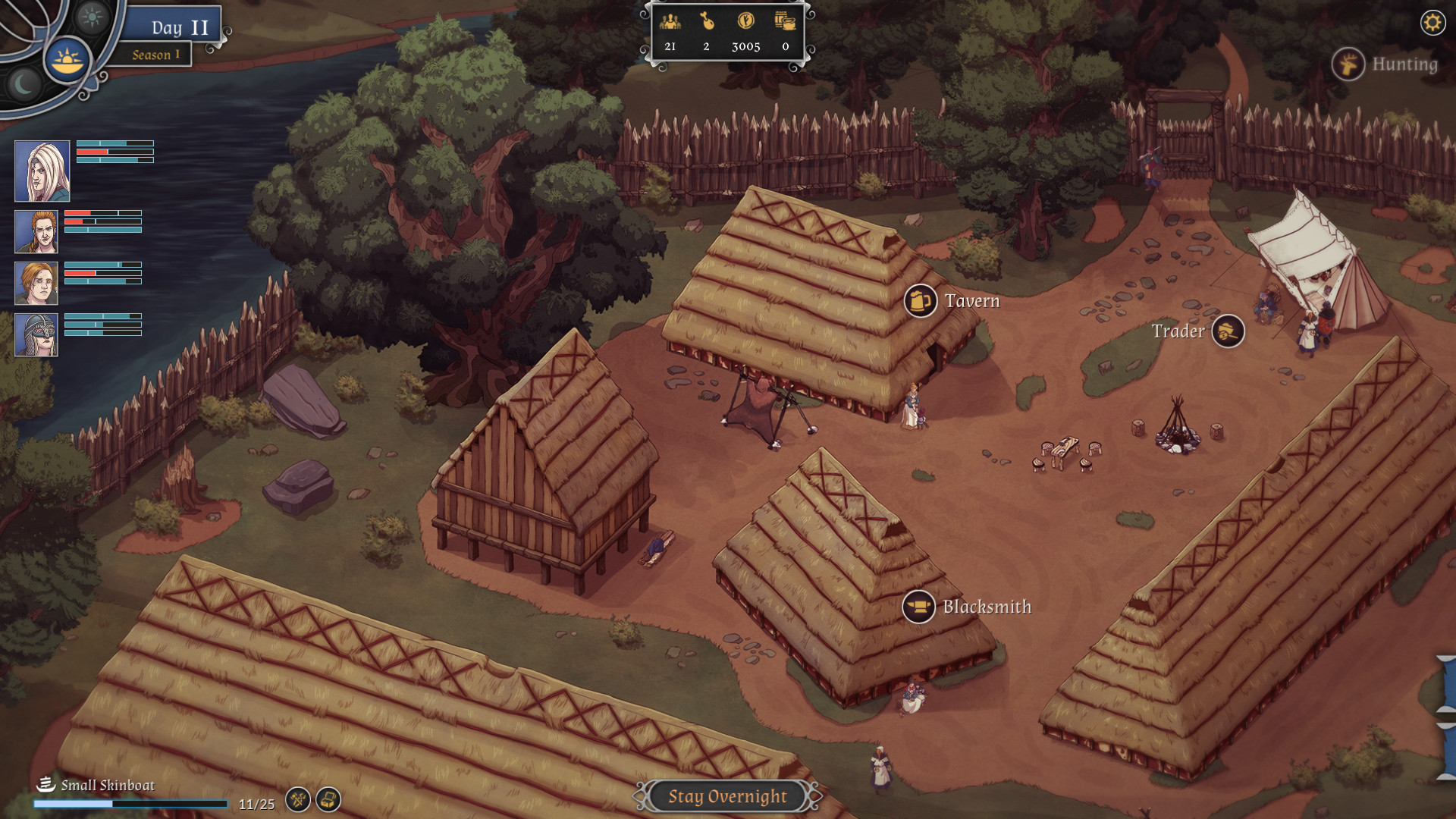Toggle the small sun icon at top left

(91, 18)
